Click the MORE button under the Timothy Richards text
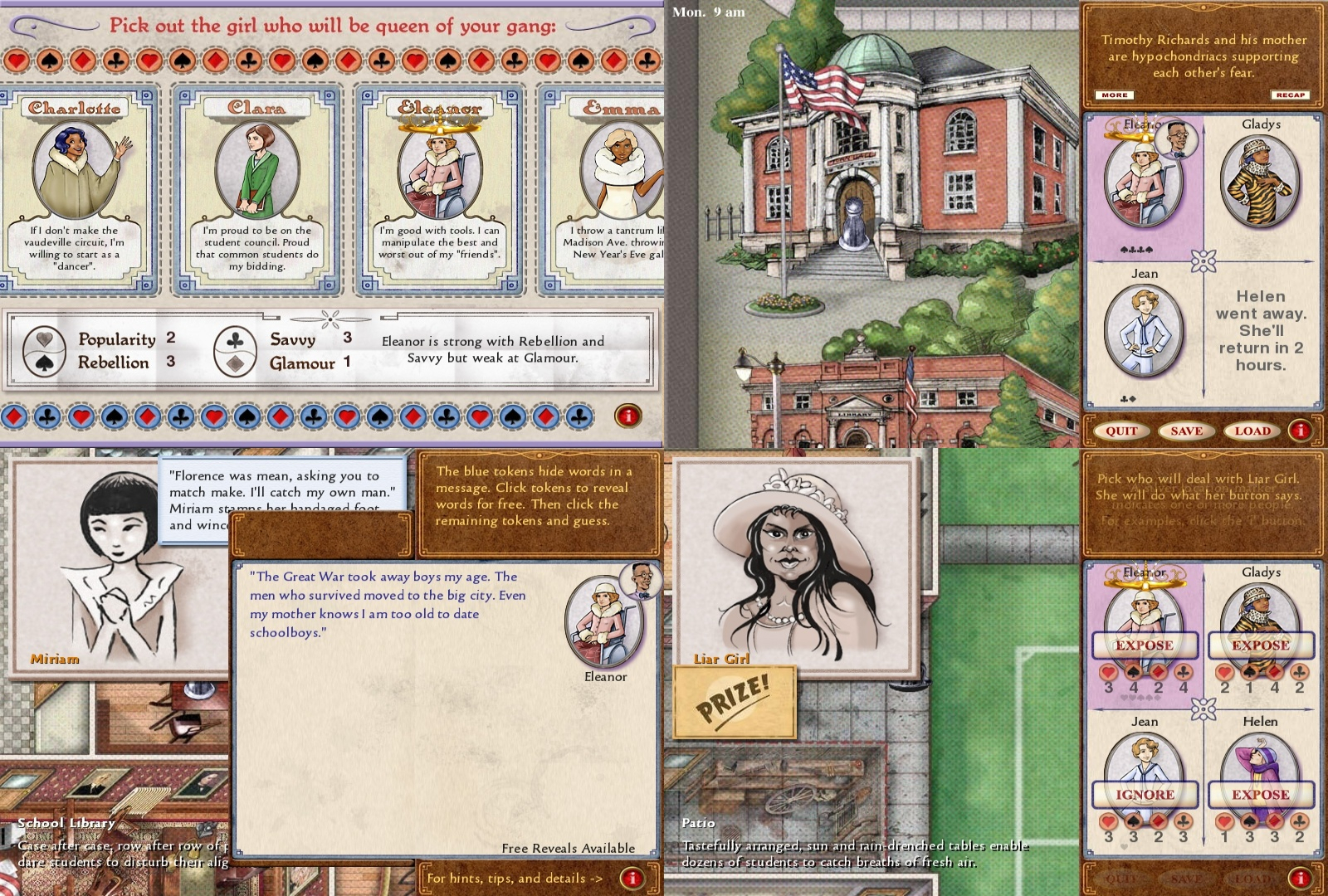 point(1114,95)
